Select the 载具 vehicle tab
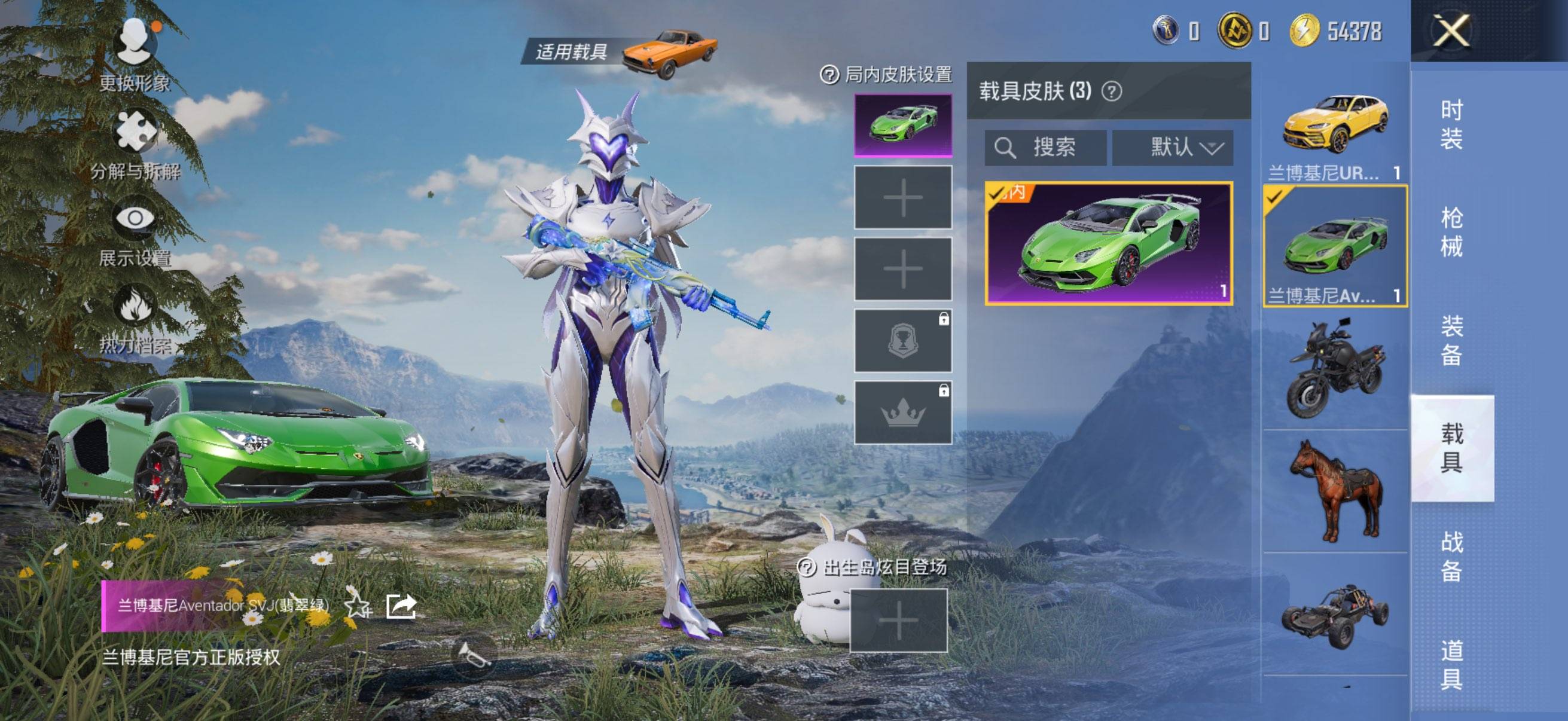Image resolution: width=1568 pixels, height=721 pixels. click(1452, 448)
